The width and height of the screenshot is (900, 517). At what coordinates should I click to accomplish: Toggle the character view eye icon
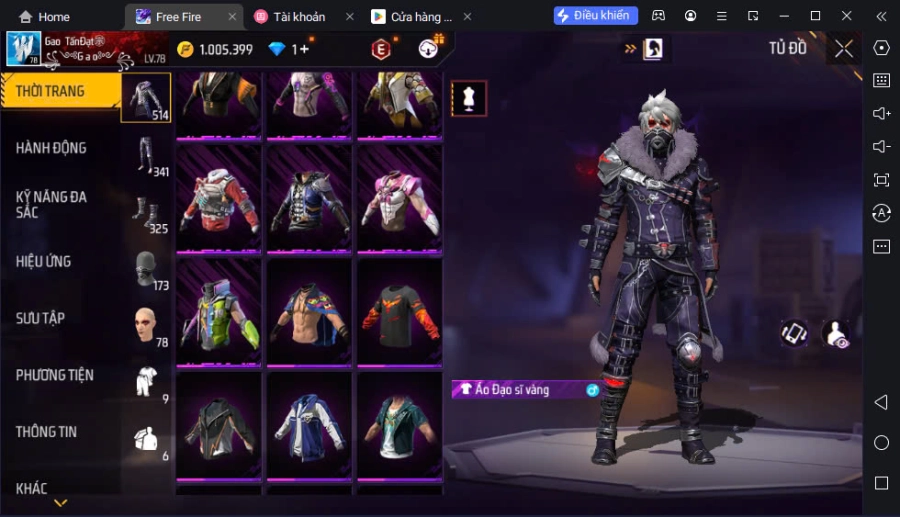[x=836, y=334]
